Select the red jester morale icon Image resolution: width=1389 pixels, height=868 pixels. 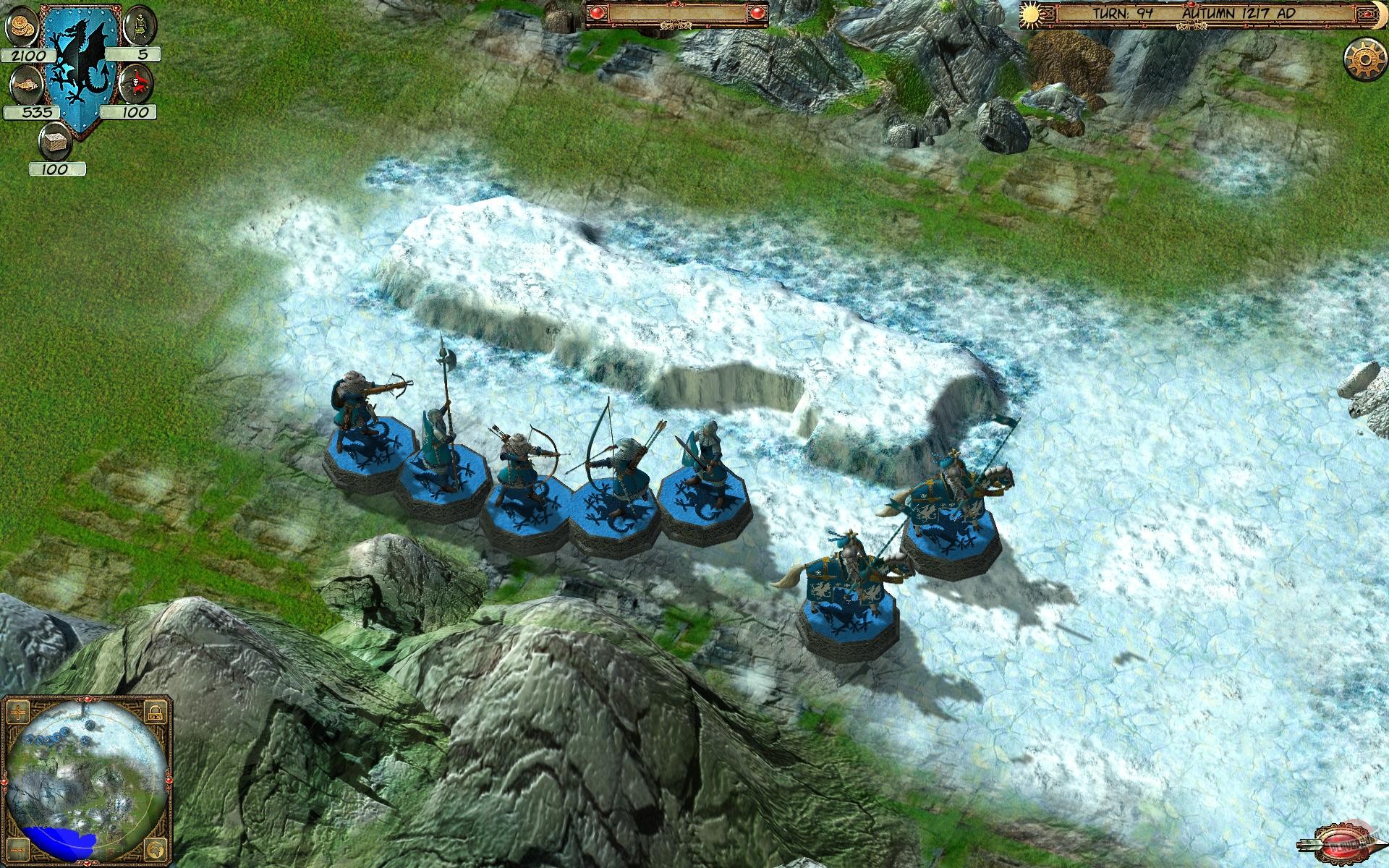point(137,84)
